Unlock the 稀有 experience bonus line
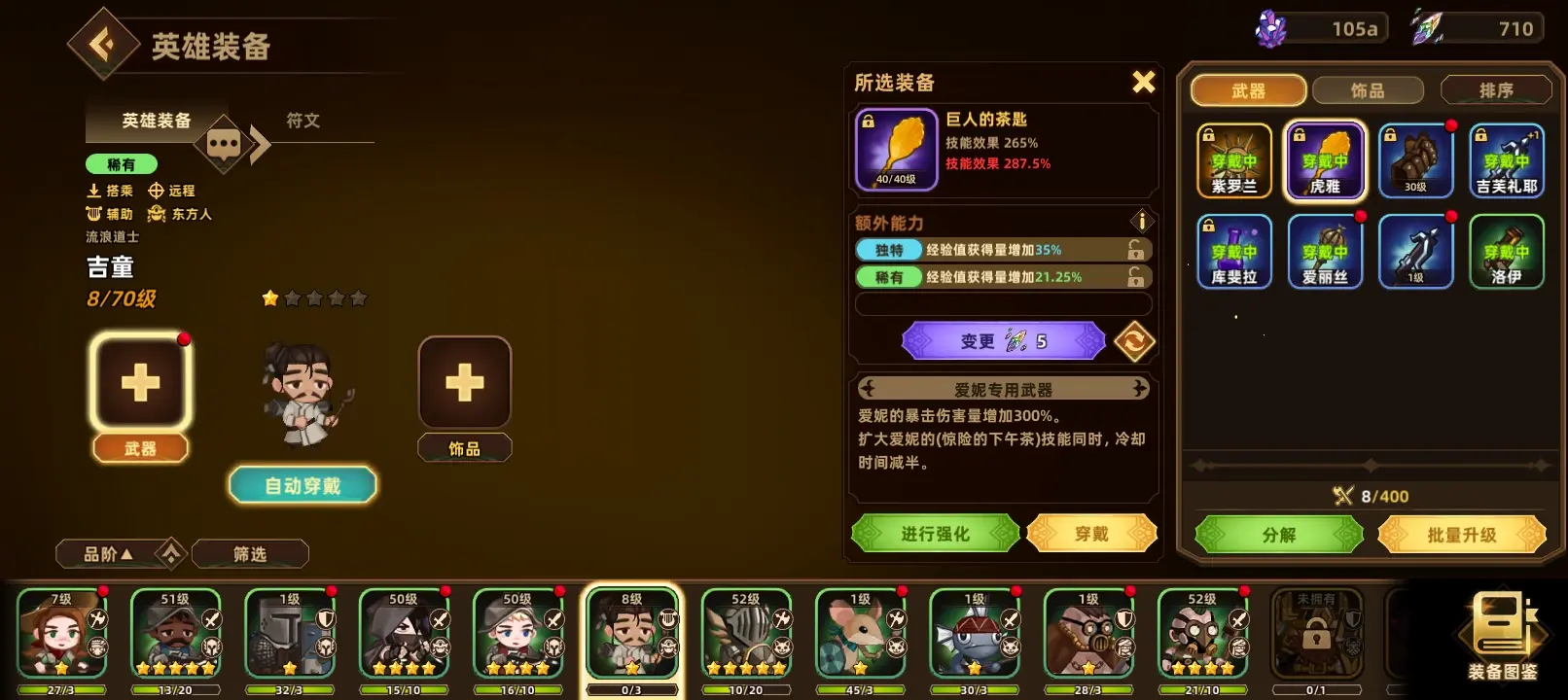This screenshot has height=700, width=1568. (1134, 276)
